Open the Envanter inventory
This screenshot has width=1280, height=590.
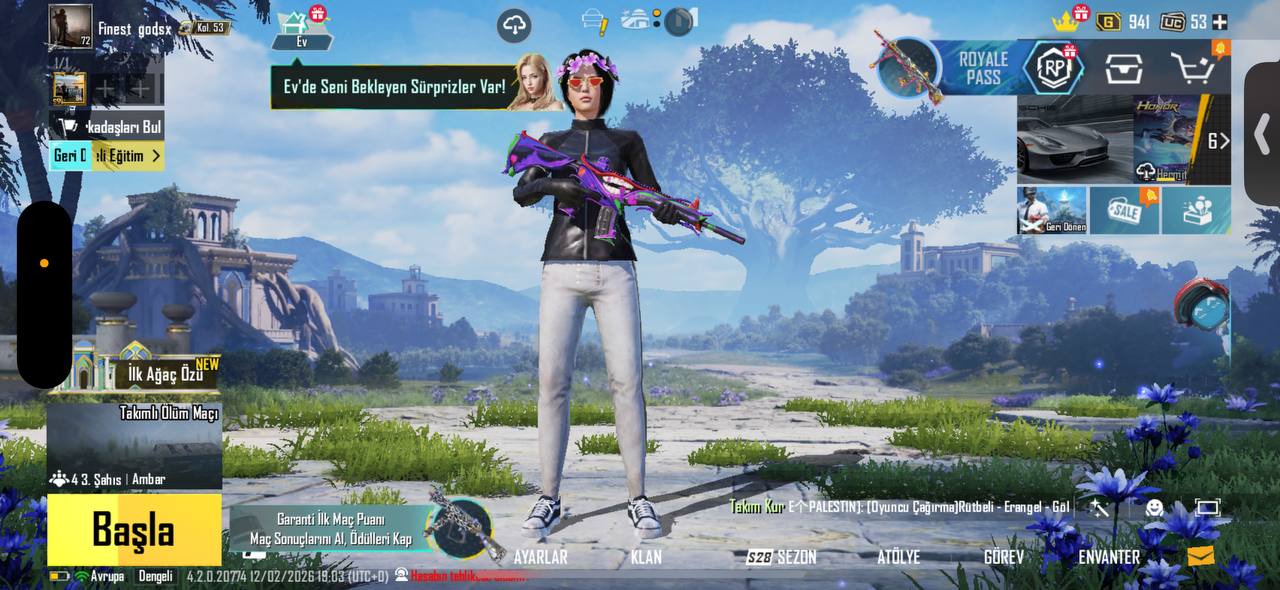click(1108, 557)
